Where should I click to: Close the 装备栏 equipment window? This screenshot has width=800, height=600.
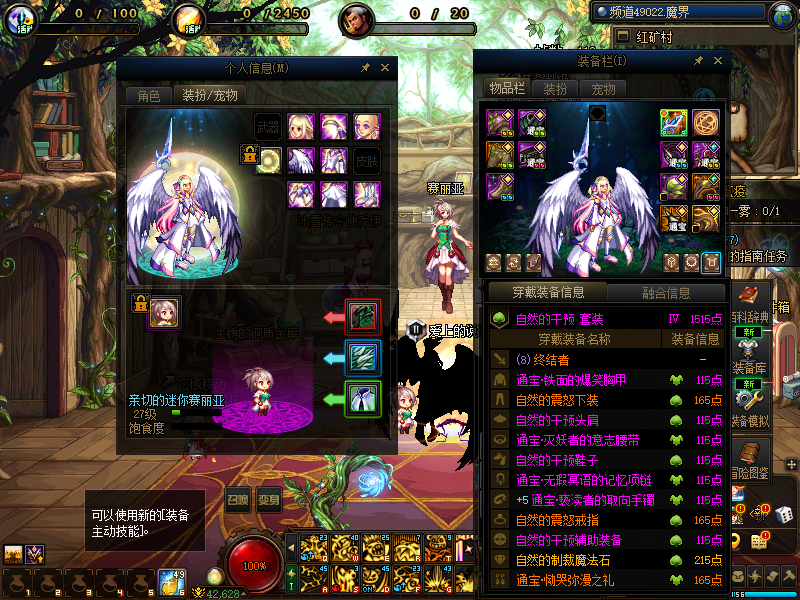pos(715,61)
